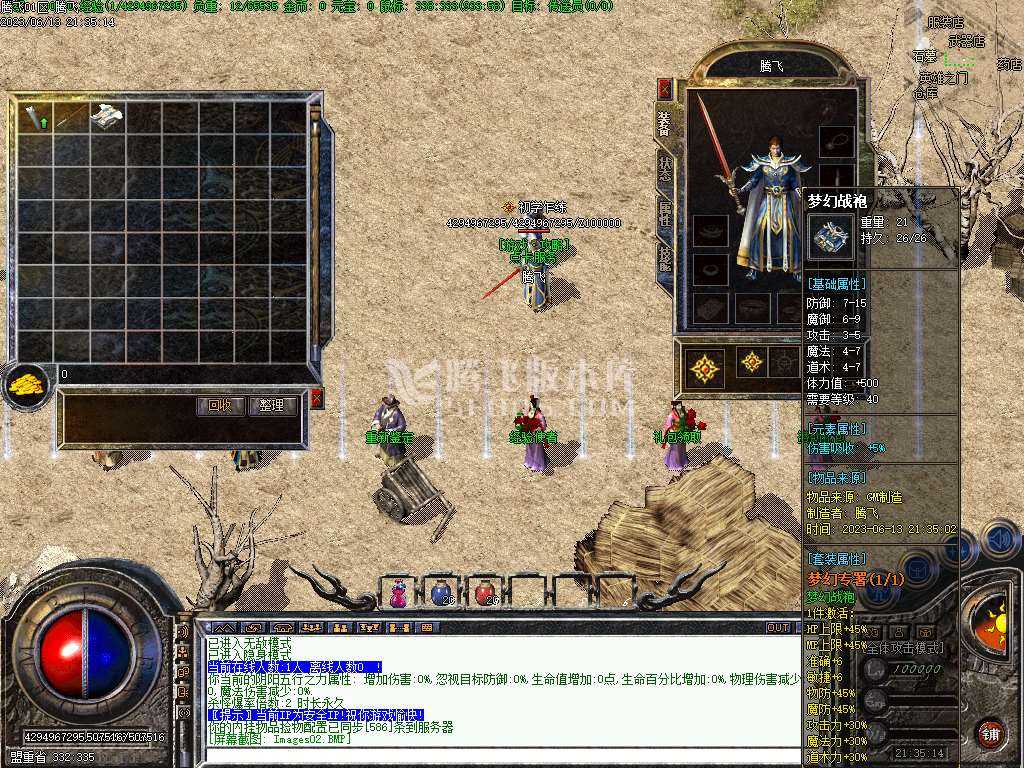Image resolution: width=1024 pixels, height=768 pixels.
Task: Click the 回收 recycle button
Action: tap(219, 406)
